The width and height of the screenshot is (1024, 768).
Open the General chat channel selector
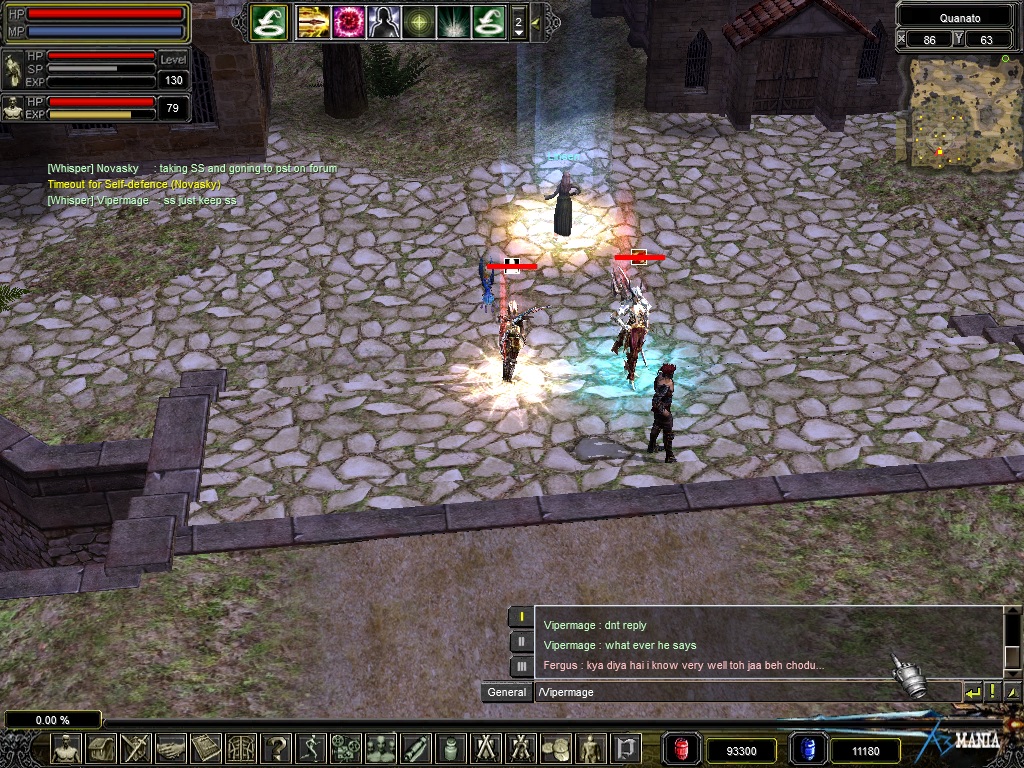point(507,692)
